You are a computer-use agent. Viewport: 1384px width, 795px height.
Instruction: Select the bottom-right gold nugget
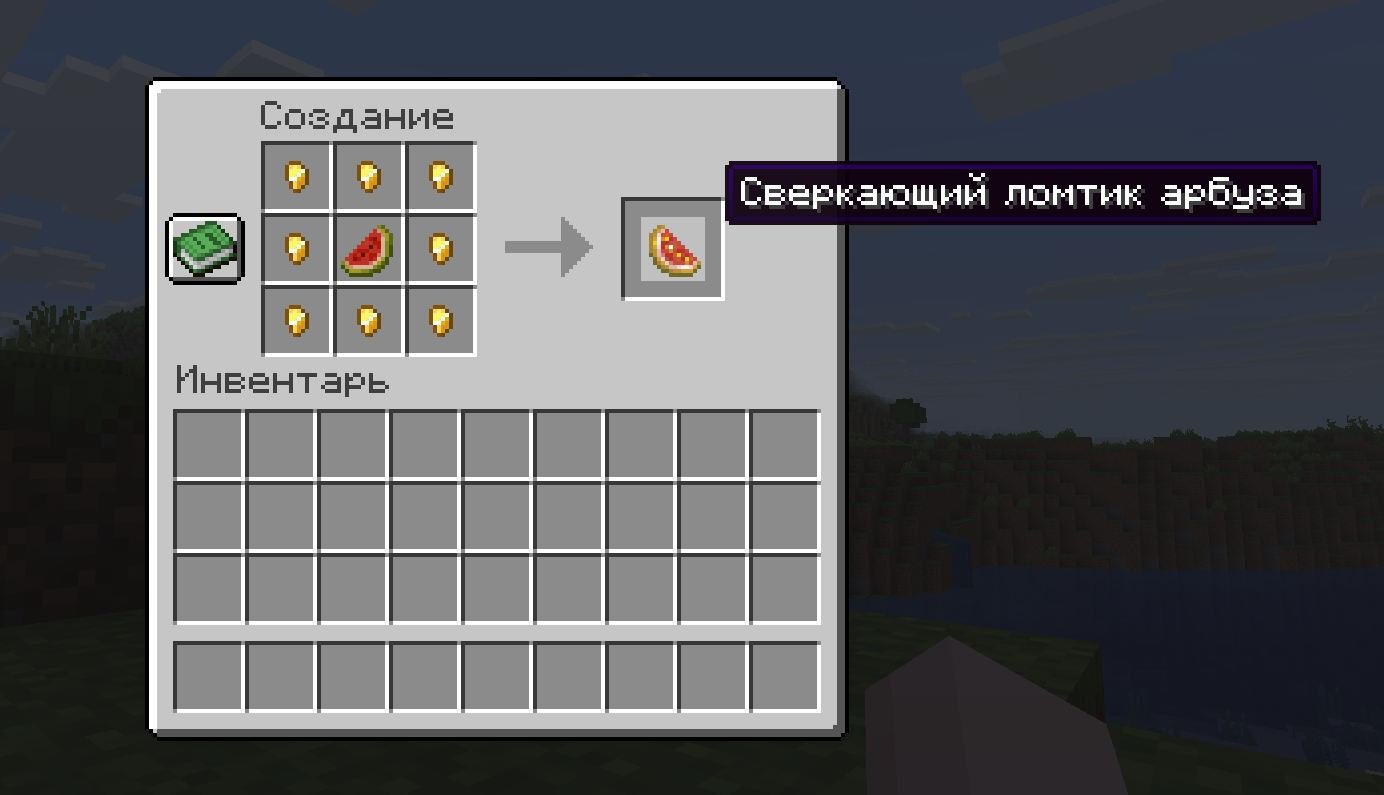(441, 320)
